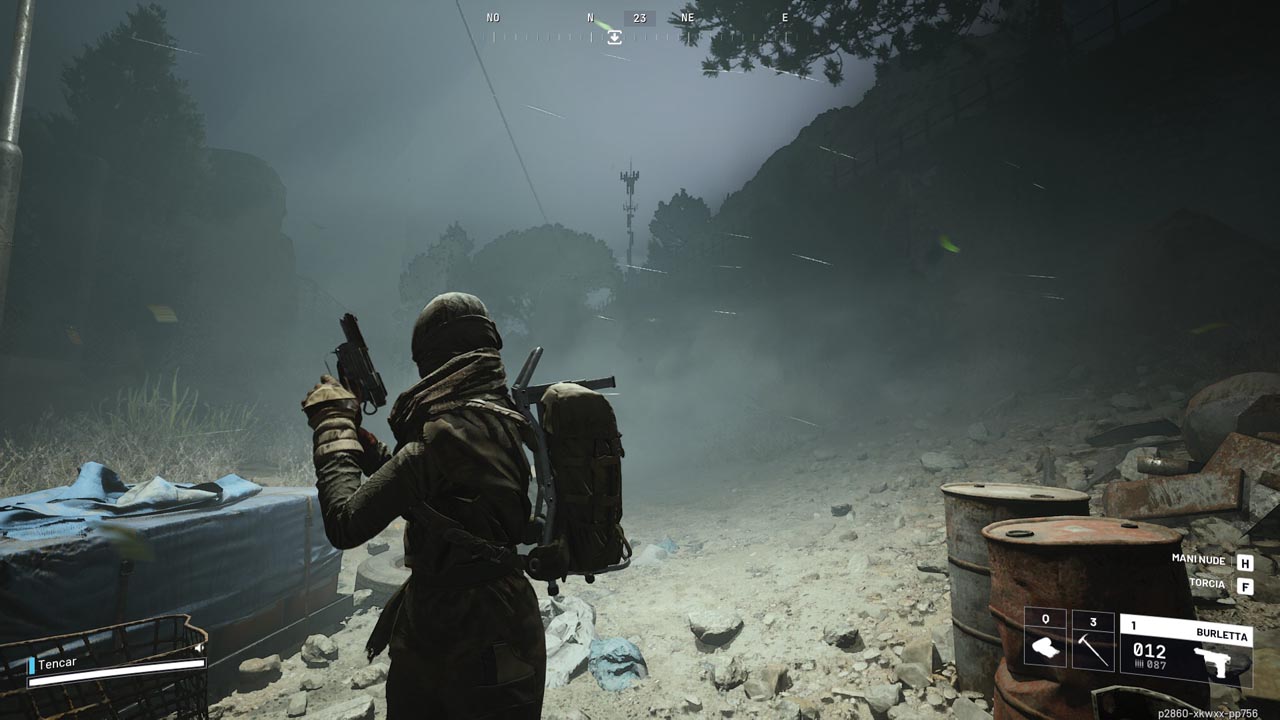
Task: Select the Burletta pistol weapon slot
Action: point(1185,650)
